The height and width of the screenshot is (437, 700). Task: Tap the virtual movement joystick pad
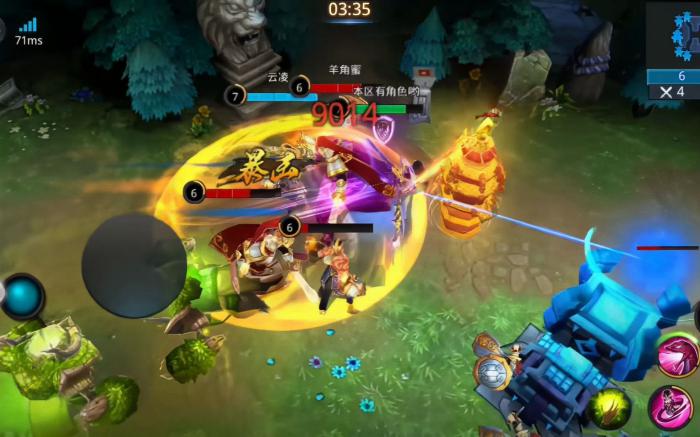(134, 266)
